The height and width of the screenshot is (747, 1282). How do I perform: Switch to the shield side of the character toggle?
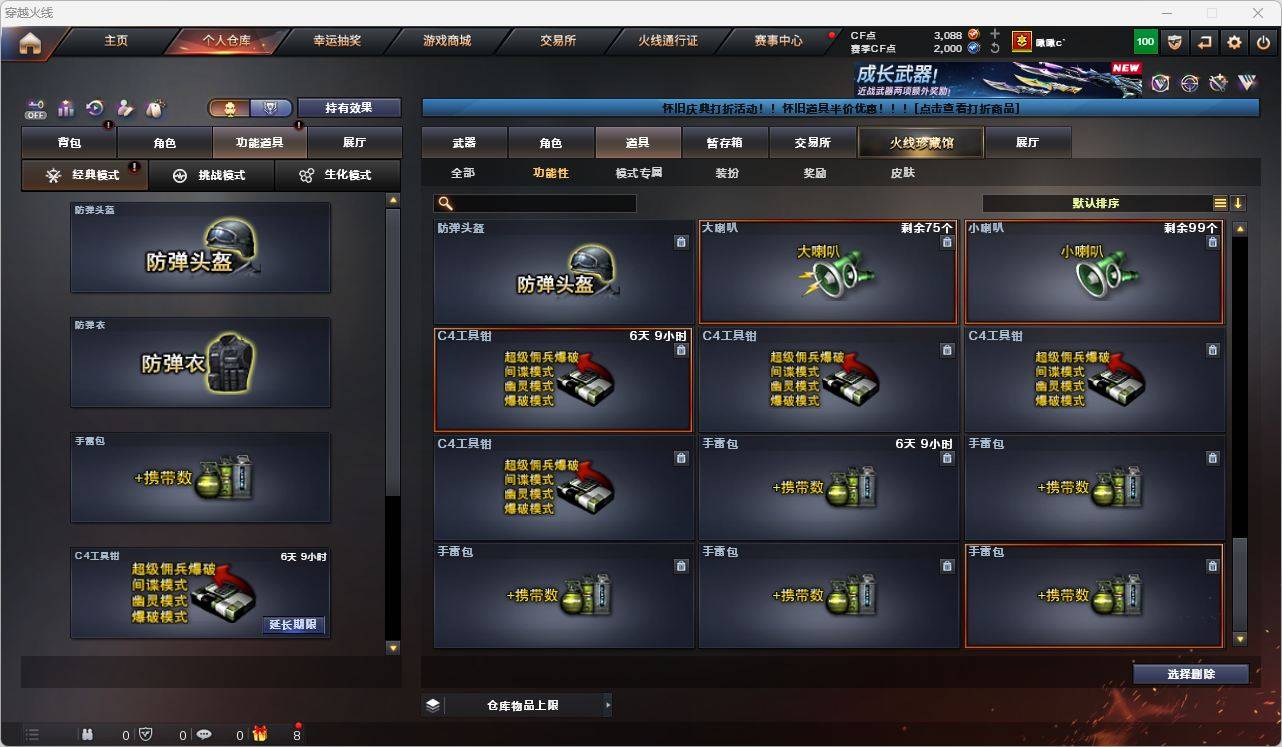tap(270, 107)
